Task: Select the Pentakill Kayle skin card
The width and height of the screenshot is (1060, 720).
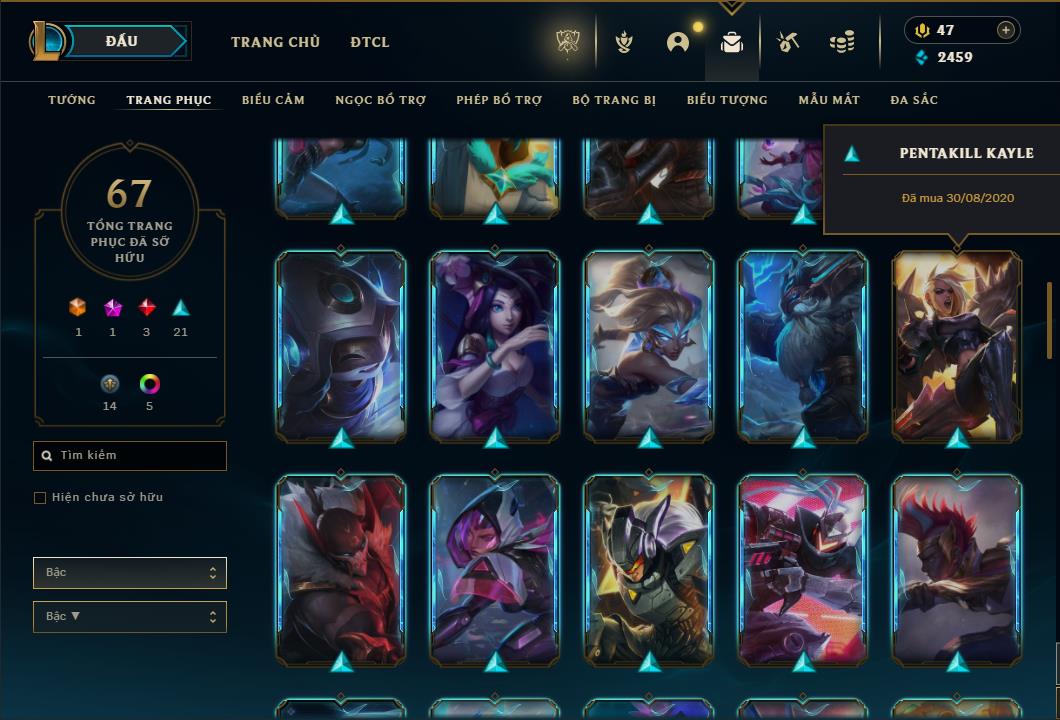Action: 957,345
